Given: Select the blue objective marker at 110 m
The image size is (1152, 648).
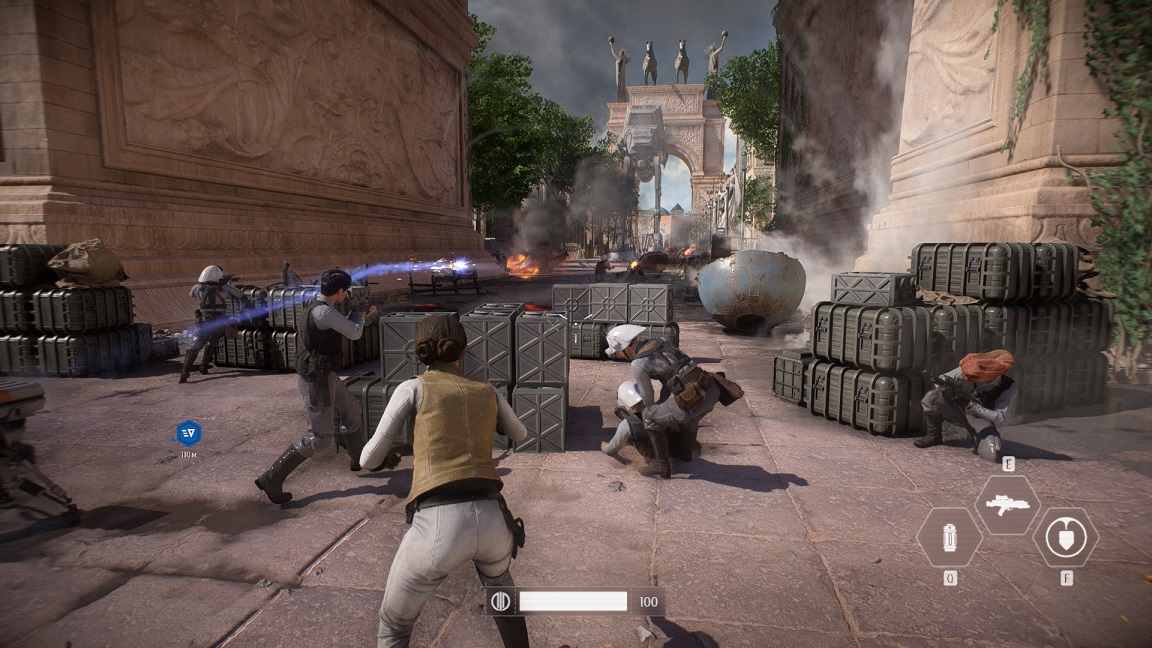Looking at the screenshot, I should point(188,433).
